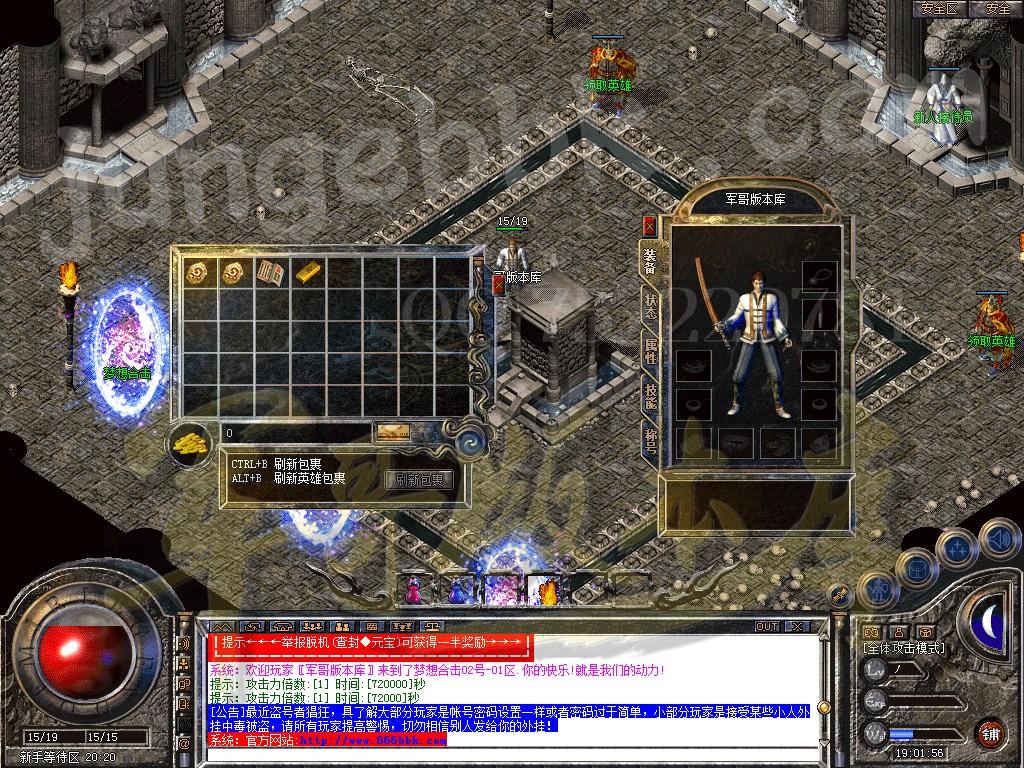Click the round red 铺 shop button

[x=990, y=733]
